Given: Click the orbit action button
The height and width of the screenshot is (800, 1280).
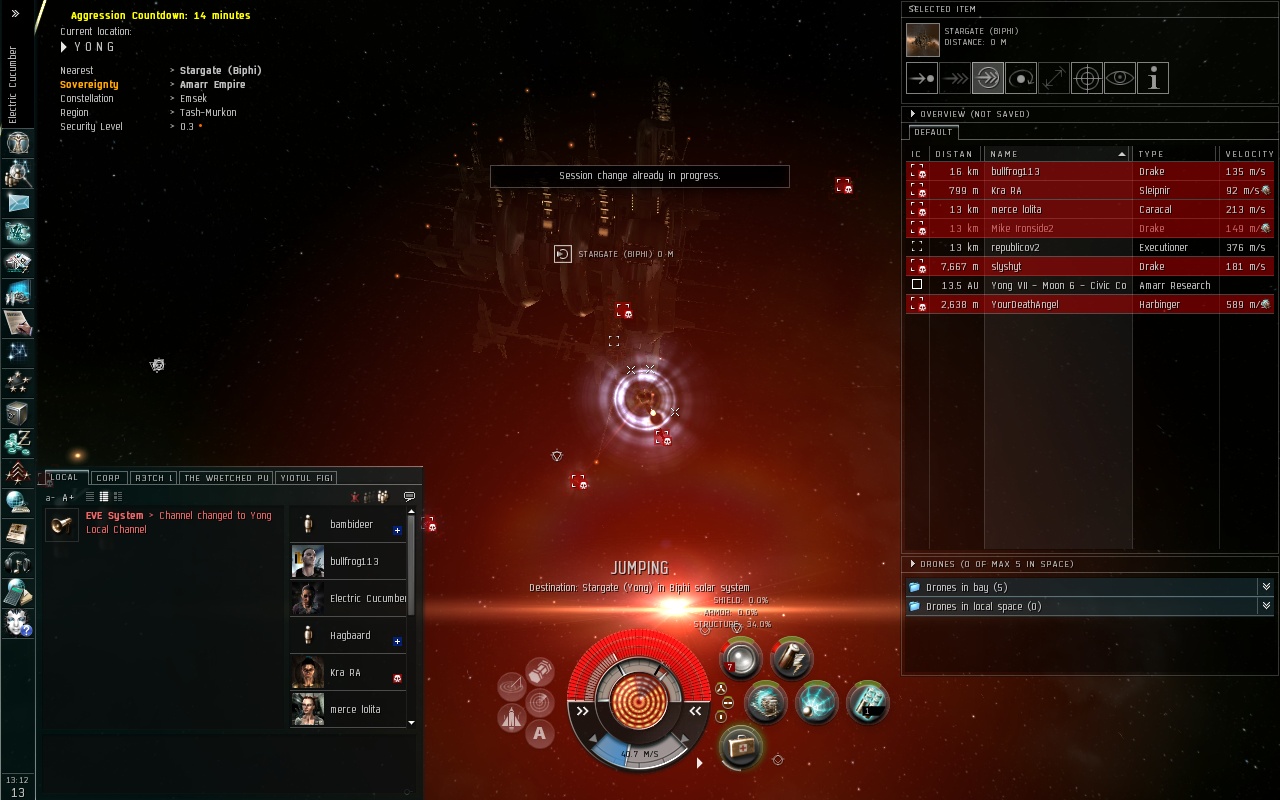Looking at the screenshot, I should click(x=1020, y=78).
